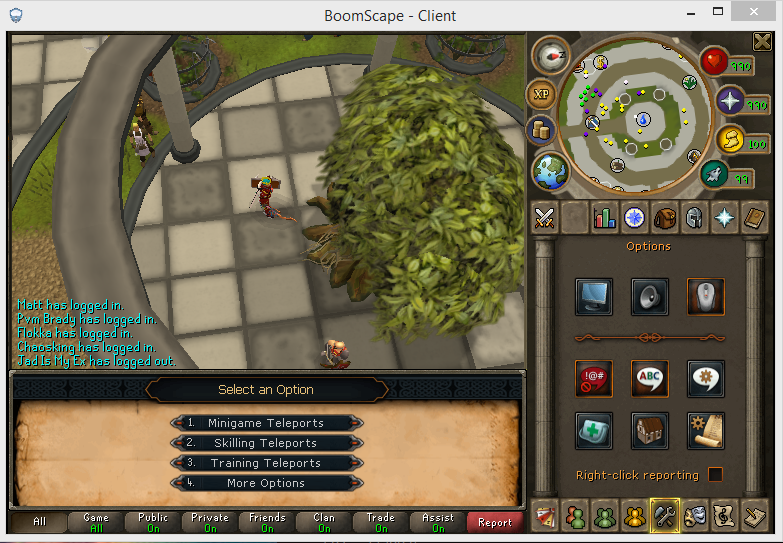This screenshot has width=783, height=543.
Task: Choose More Options in the dialogue
Action: tap(266, 483)
